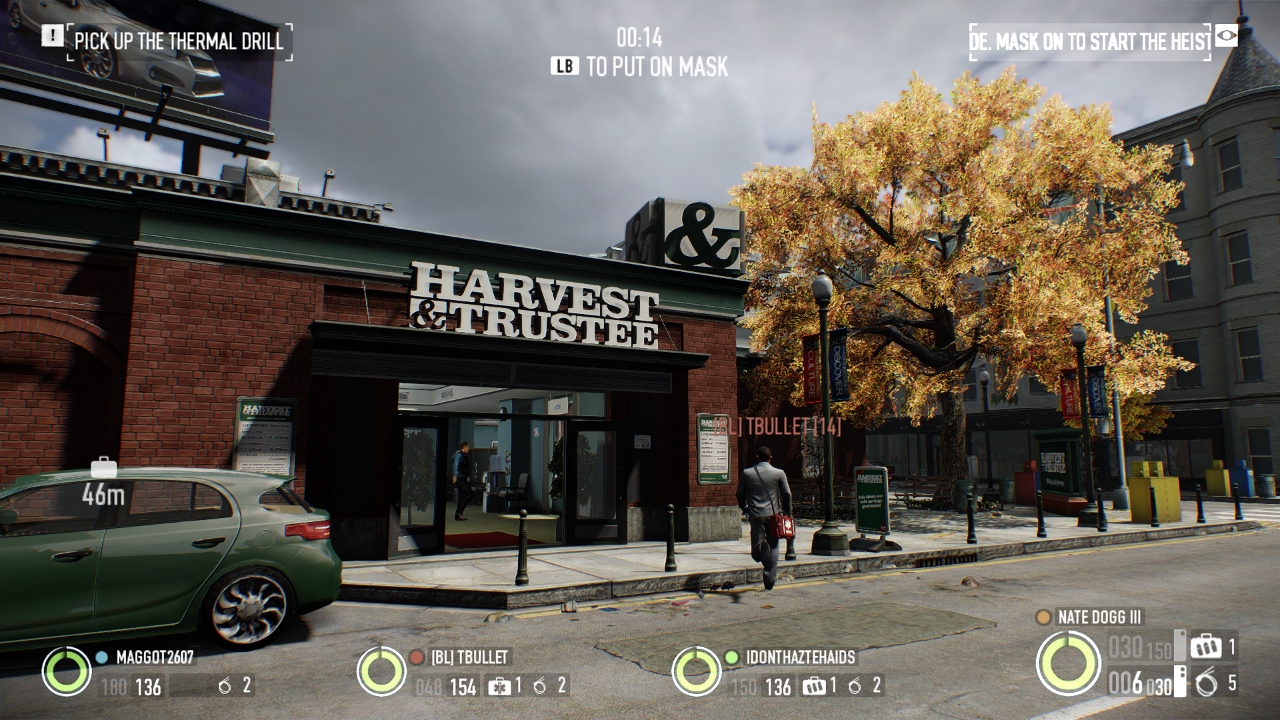This screenshot has width=1280, height=720.
Task: Click MAGGOT2607's cable ties icon
Action: tap(225, 686)
